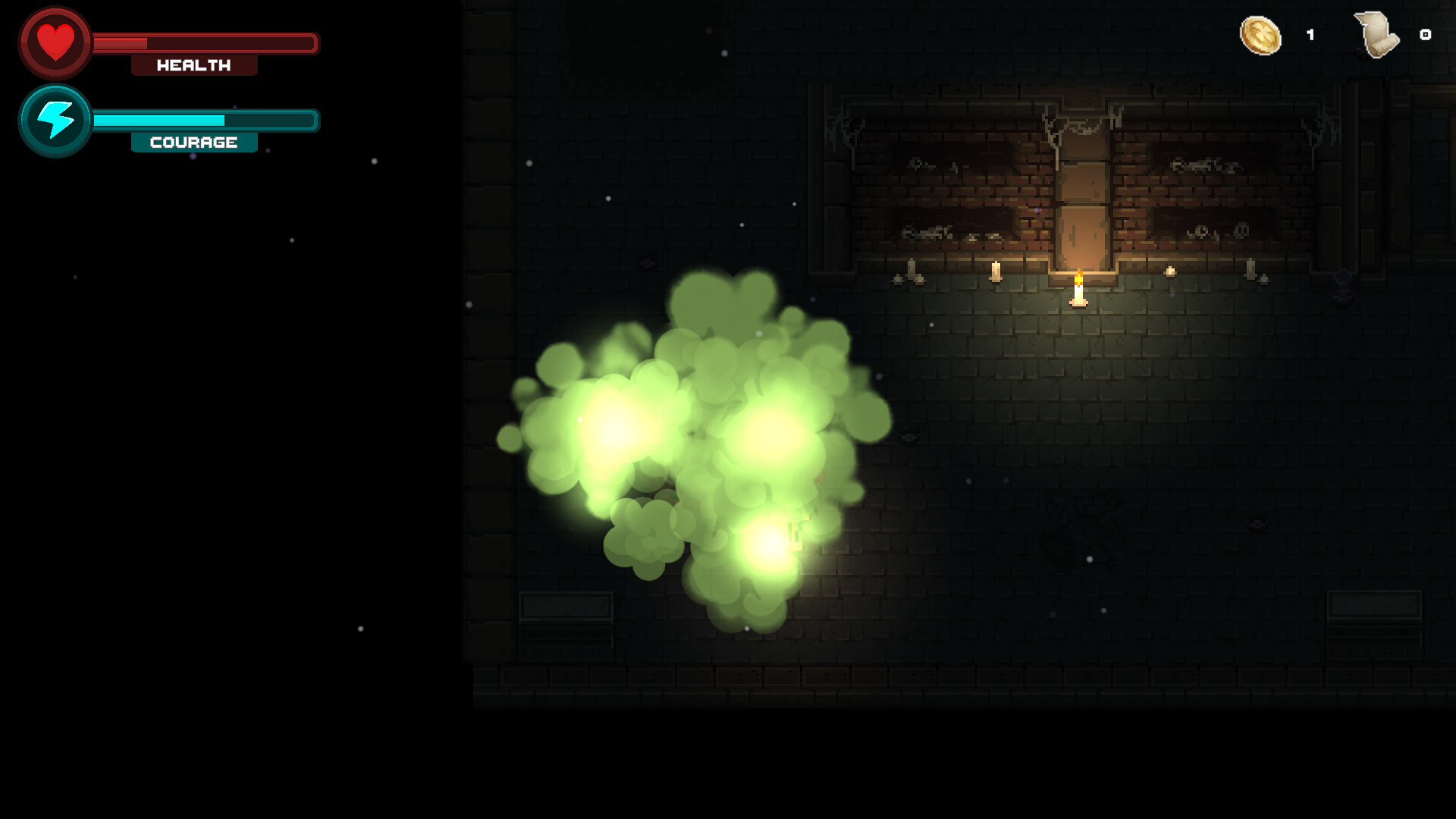This screenshot has height=819, width=1456.
Task: Click the cyan courage progress bar
Action: 159,119
